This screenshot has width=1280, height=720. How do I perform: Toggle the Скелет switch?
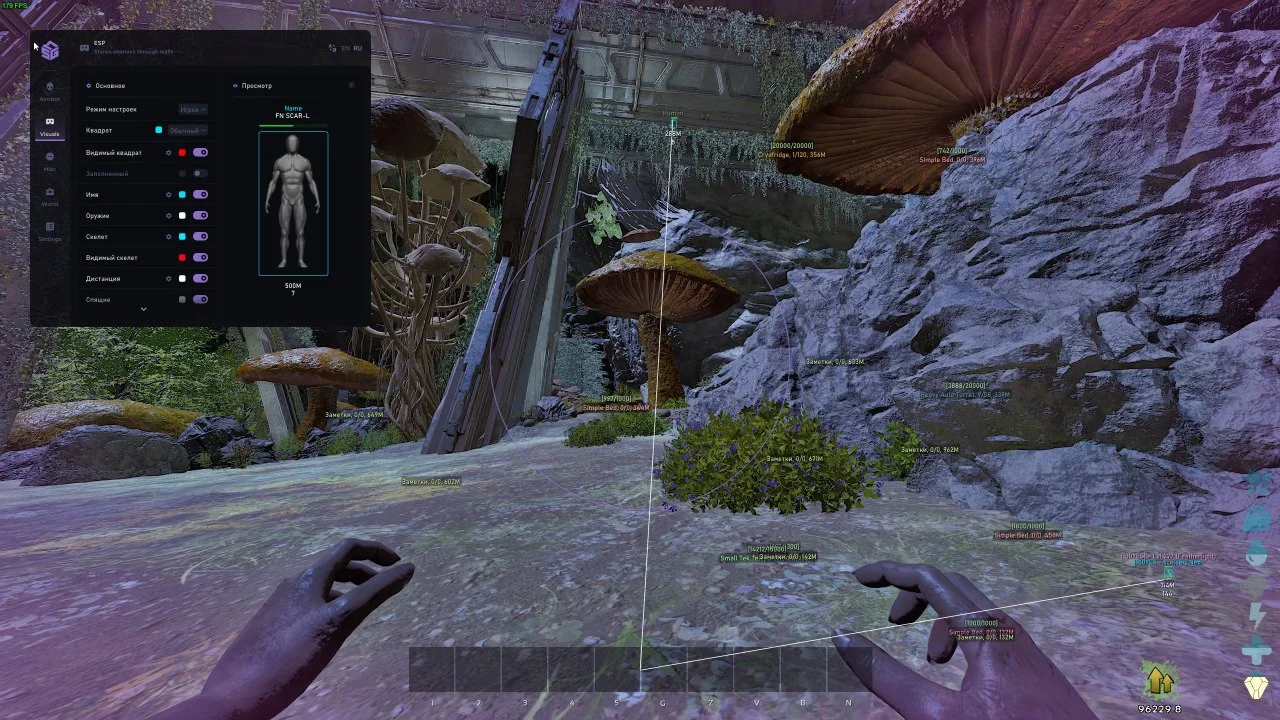pos(200,237)
